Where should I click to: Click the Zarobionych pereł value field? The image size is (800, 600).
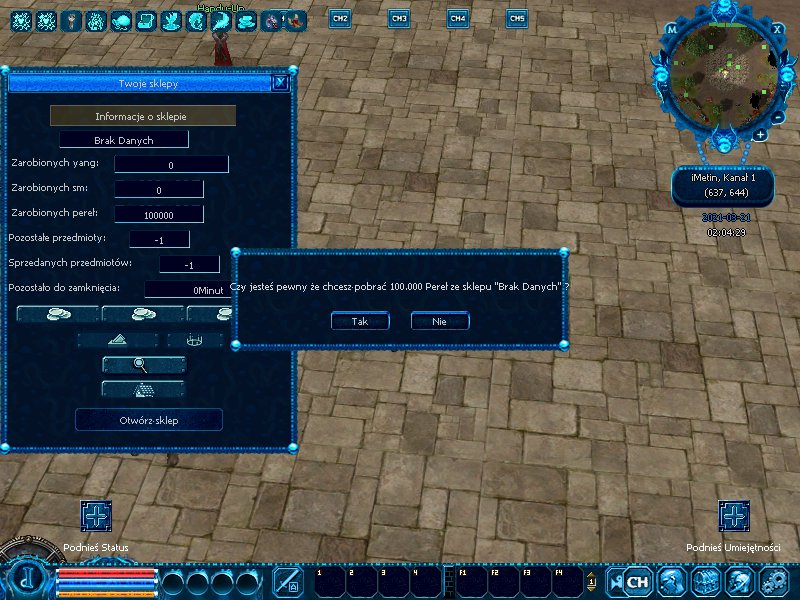click(x=159, y=214)
